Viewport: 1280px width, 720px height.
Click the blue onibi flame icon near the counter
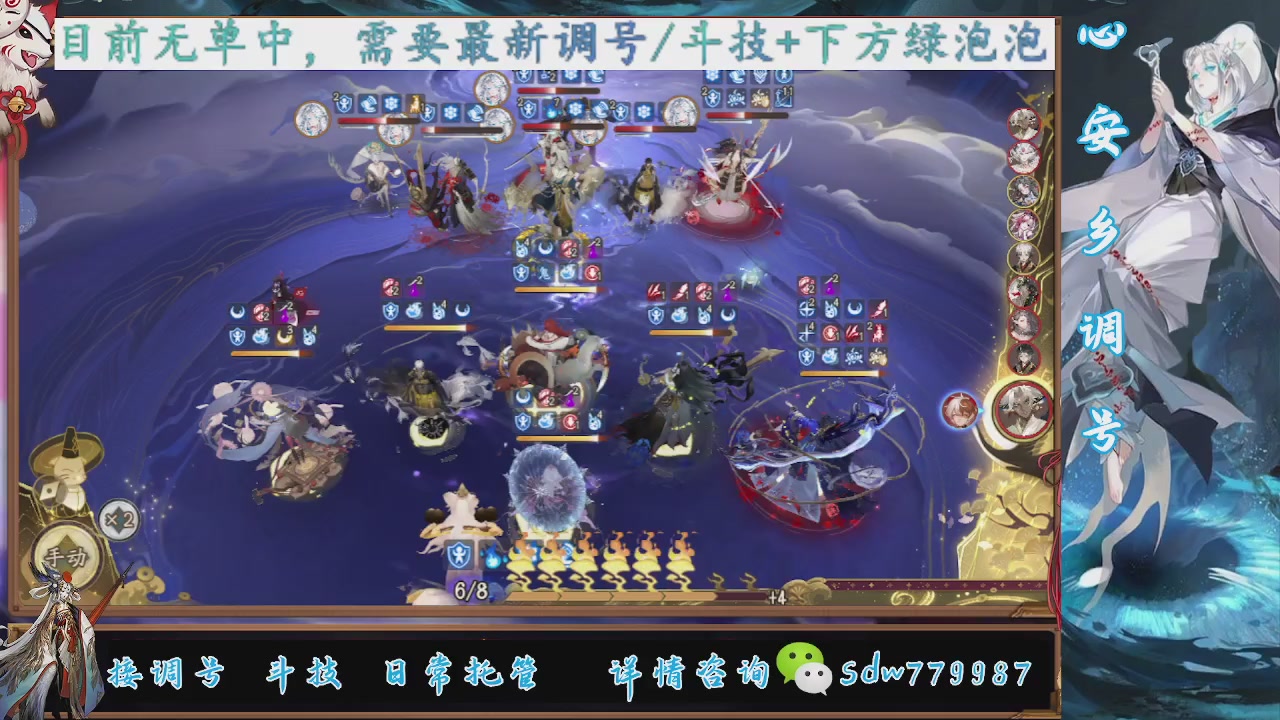[x=492, y=558]
